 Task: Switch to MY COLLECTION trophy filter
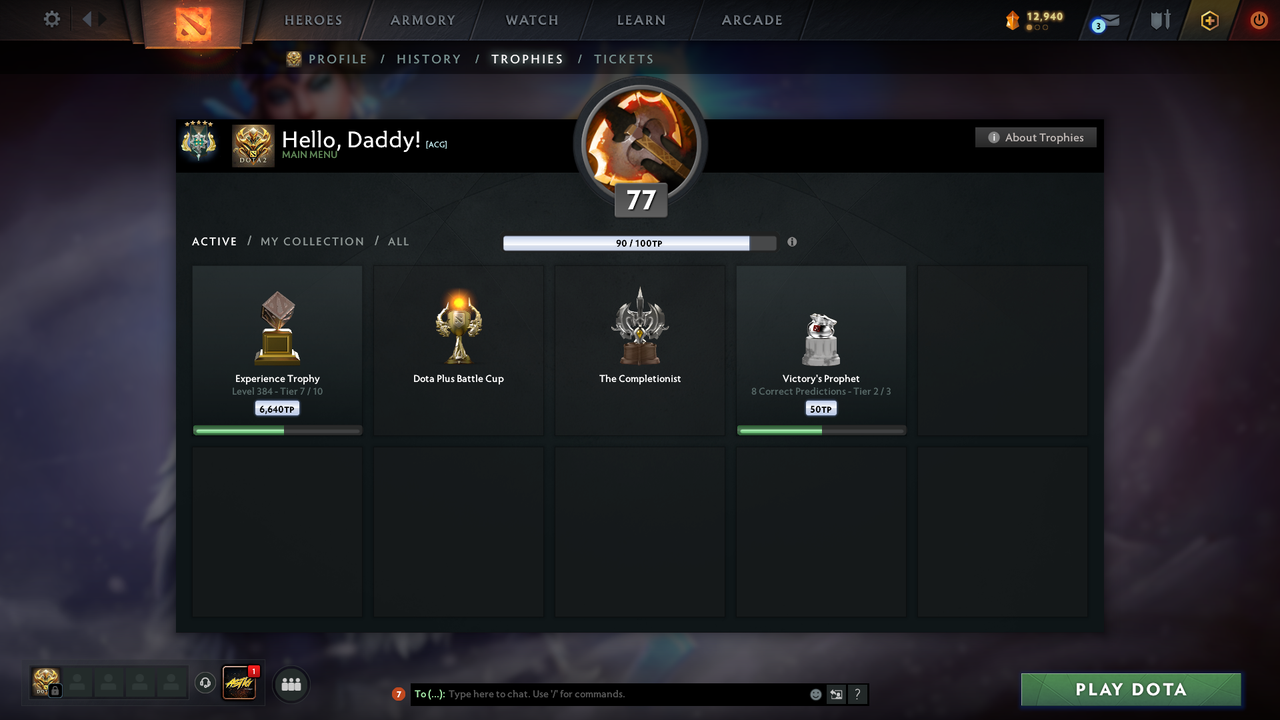312,241
